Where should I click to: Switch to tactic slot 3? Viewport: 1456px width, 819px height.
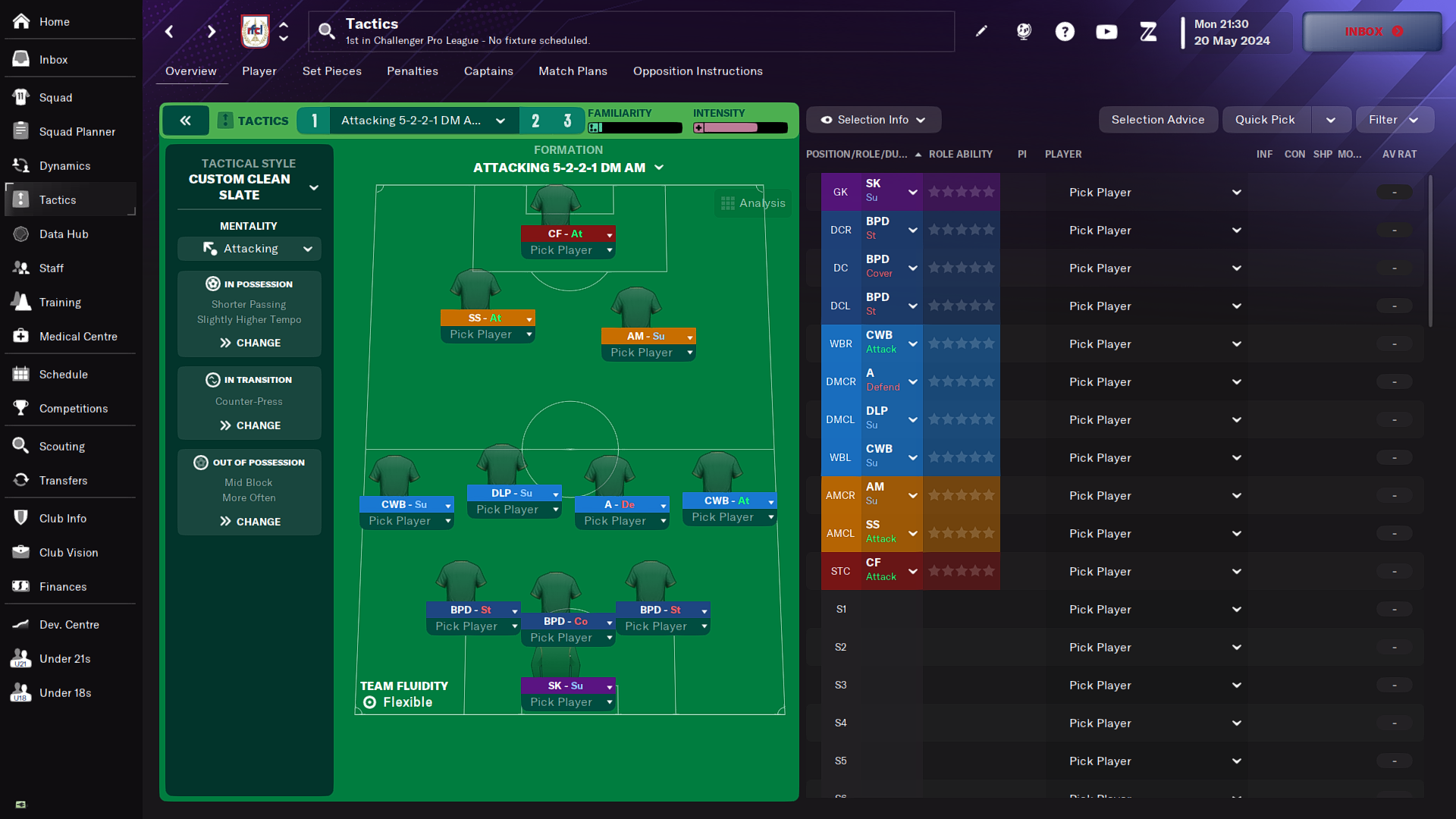tap(567, 120)
